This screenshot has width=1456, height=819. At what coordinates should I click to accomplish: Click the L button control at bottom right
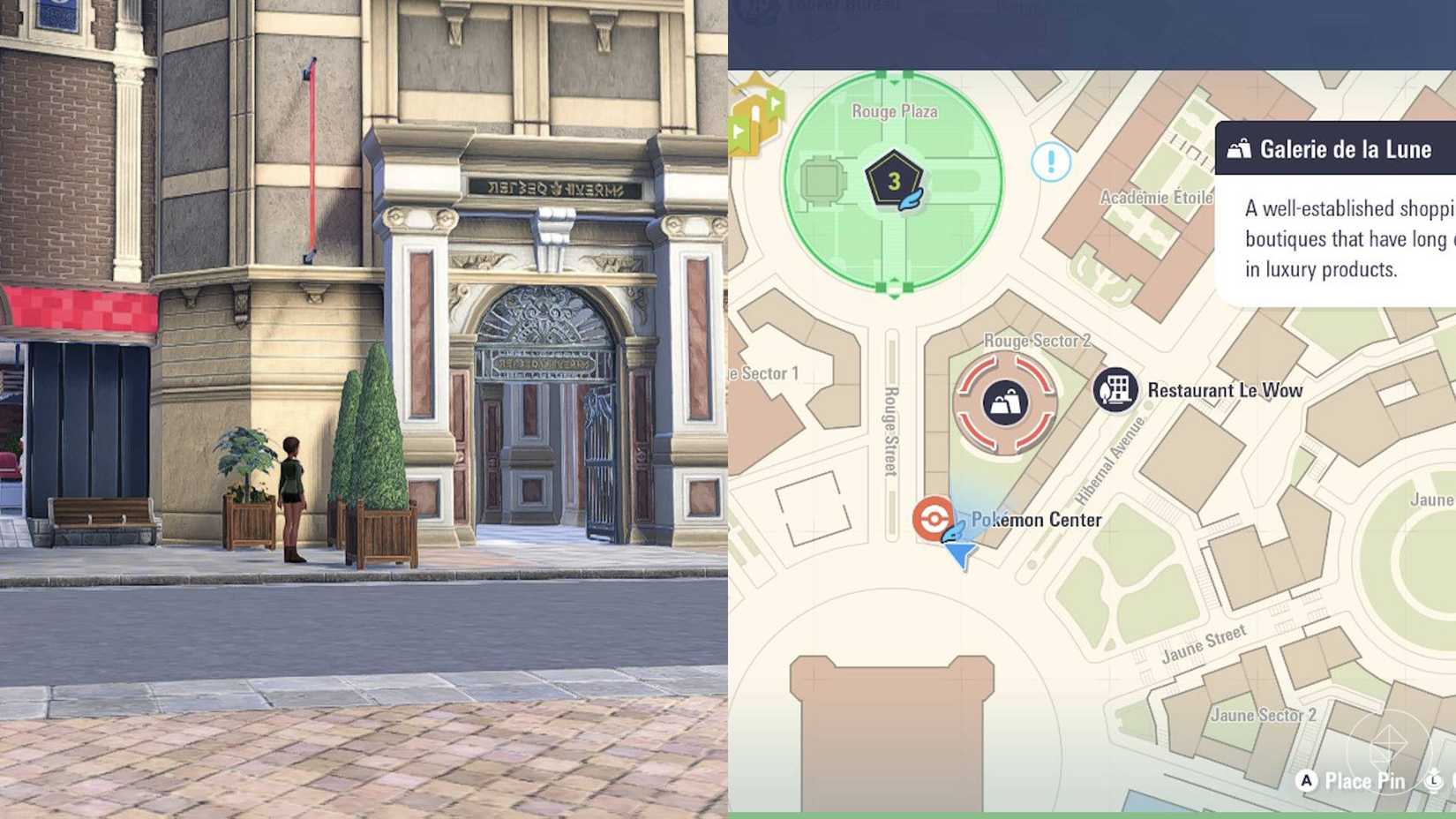(1433, 781)
